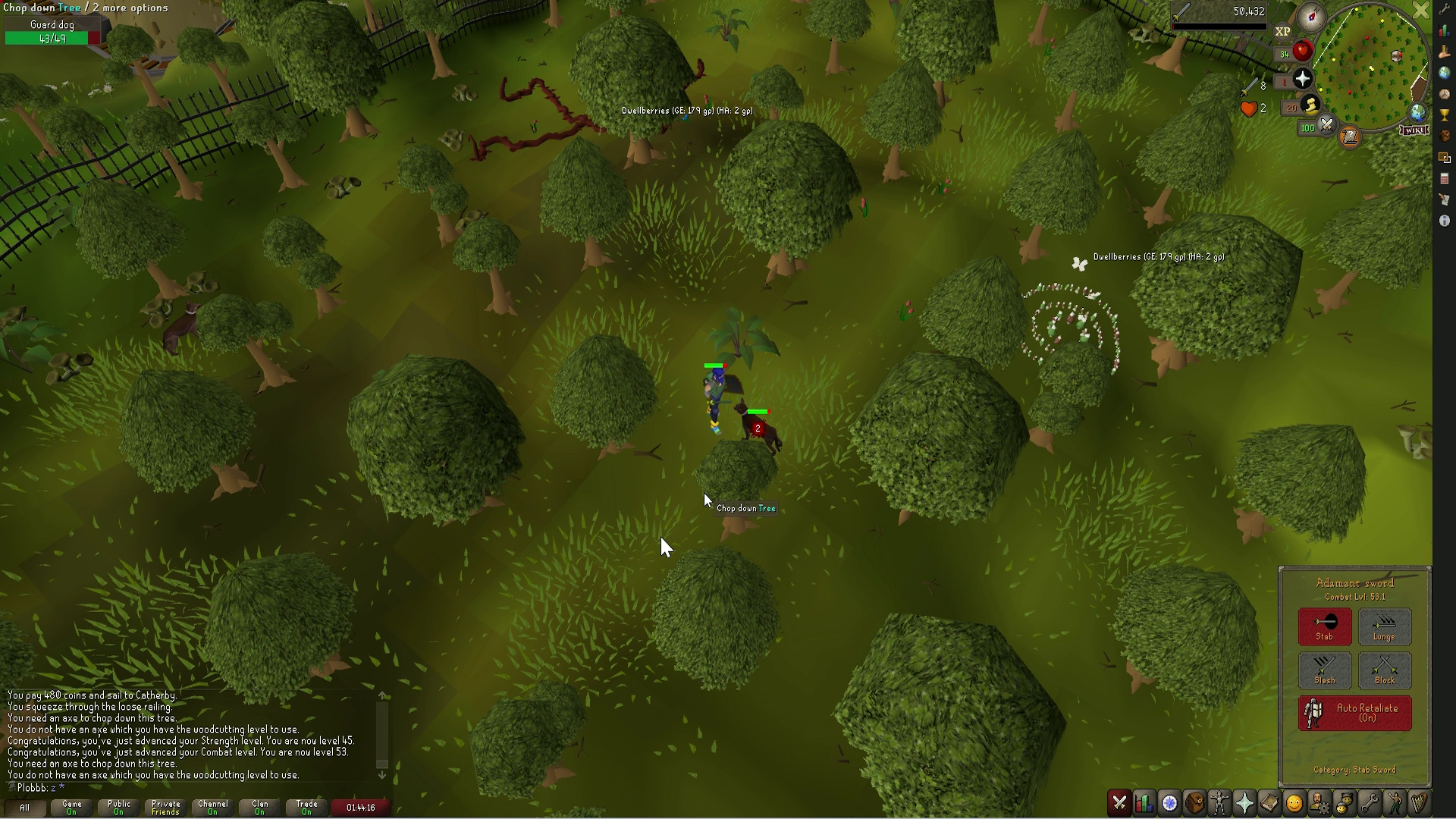Viewport: 1456px width, 819px height.
Task: Open the Wiki lookup banner
Action: [x=1414, y=130]
